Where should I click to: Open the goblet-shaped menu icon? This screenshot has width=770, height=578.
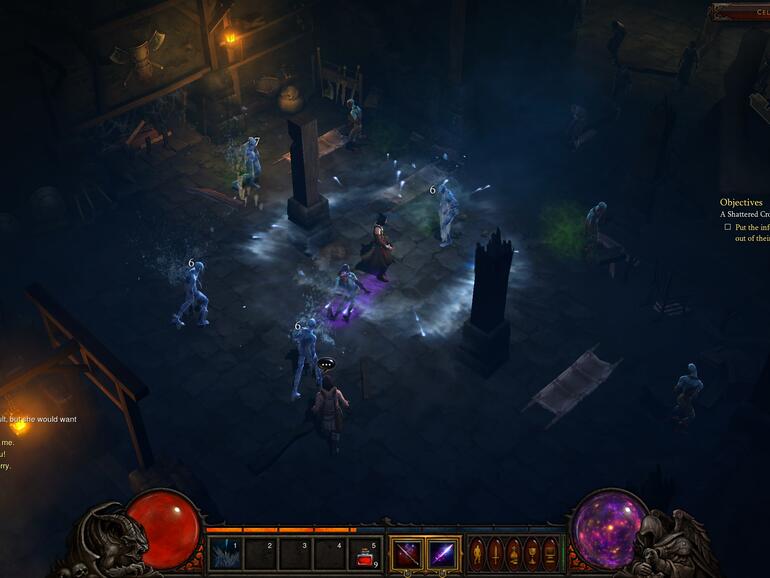(531, 553)
